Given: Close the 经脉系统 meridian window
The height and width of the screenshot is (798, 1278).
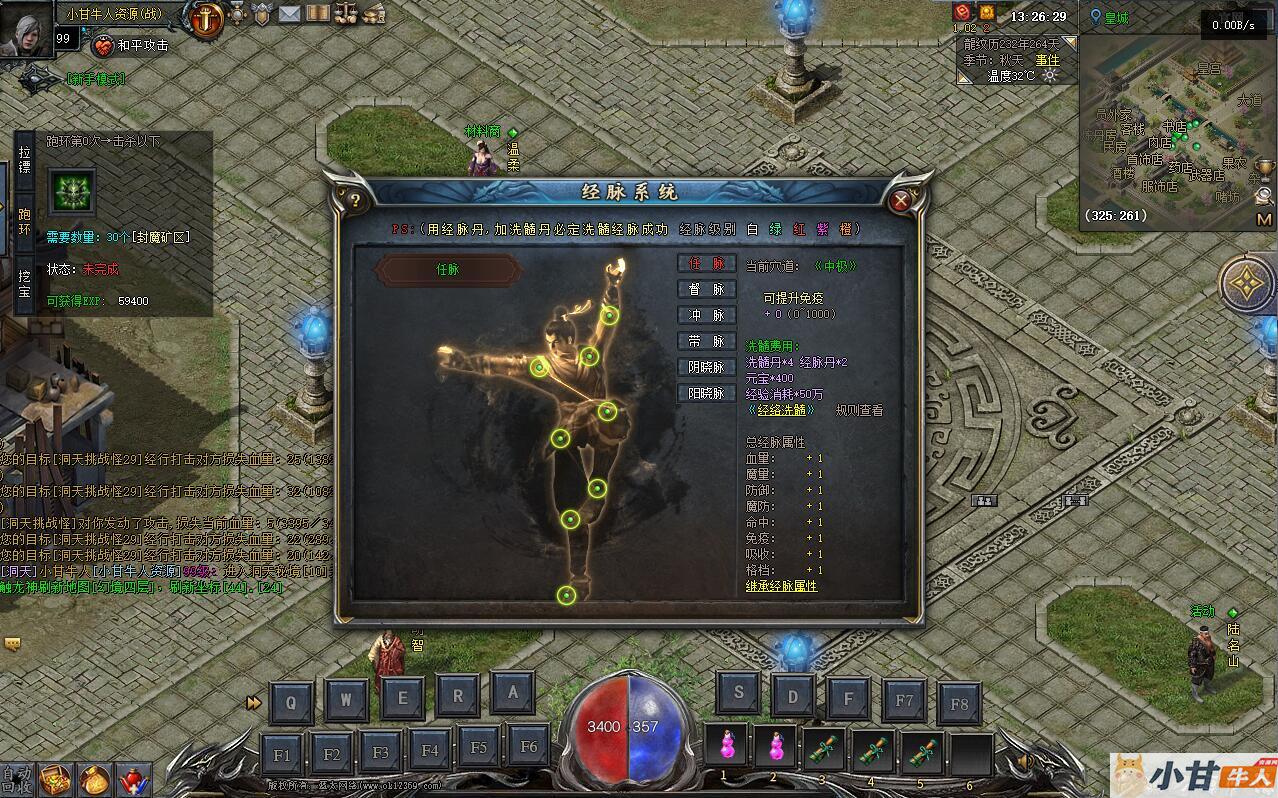Looking at the screenshot, I should [x=900, y=201].
